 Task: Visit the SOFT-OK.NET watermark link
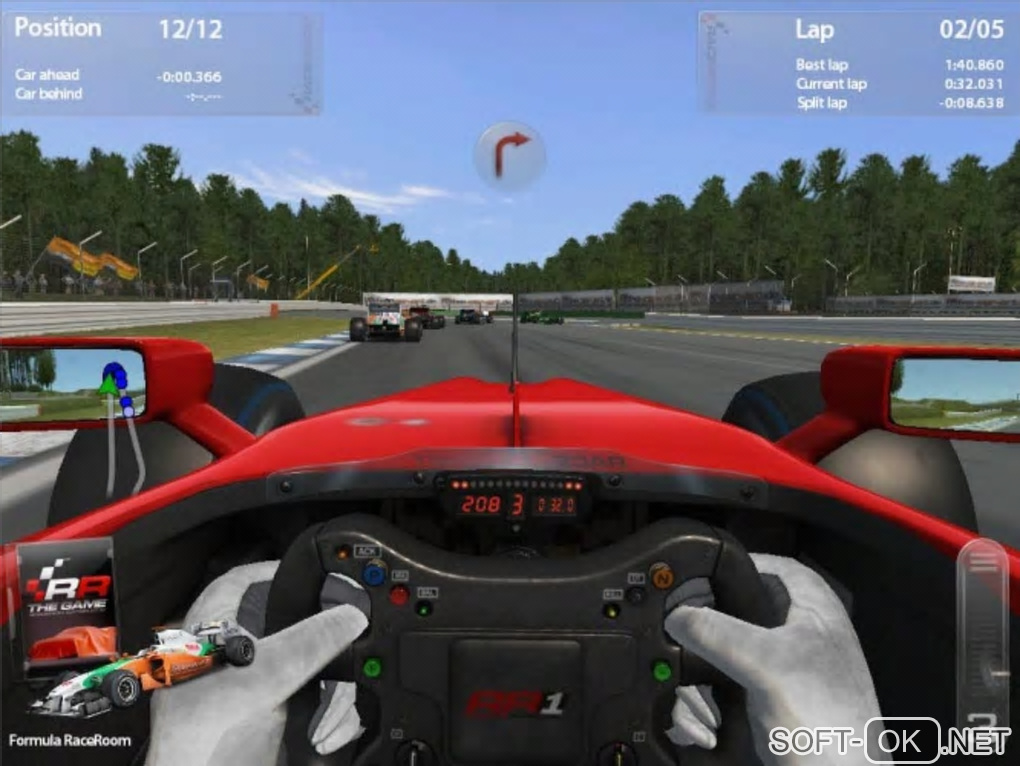point(890,741)
